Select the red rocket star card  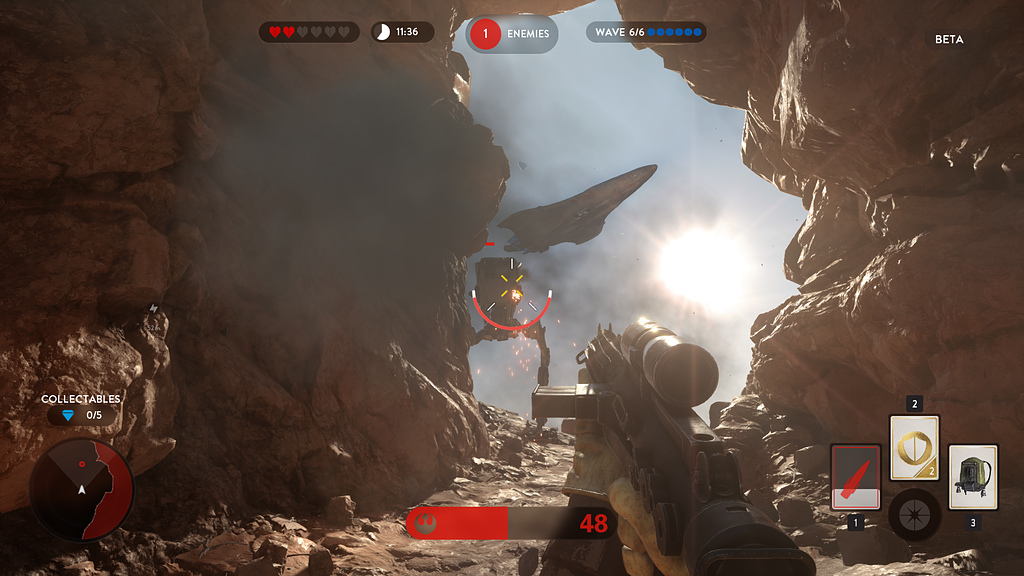coord(856,477)
